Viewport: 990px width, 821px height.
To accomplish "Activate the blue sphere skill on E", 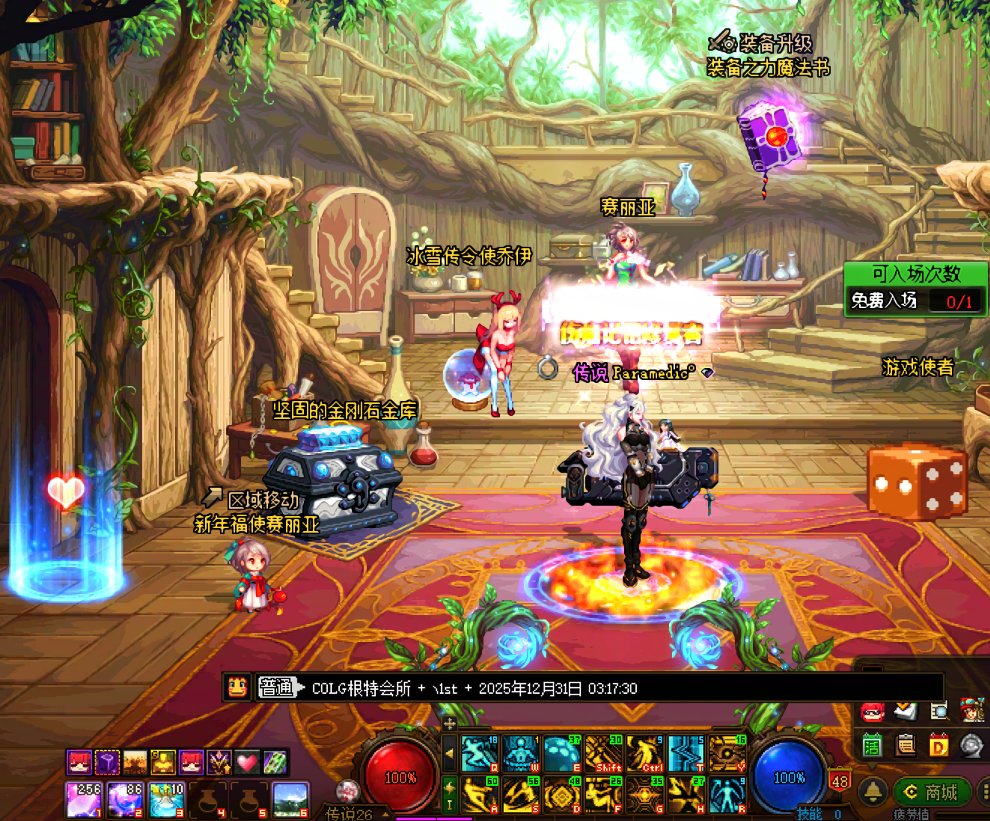I will (562, 753).
